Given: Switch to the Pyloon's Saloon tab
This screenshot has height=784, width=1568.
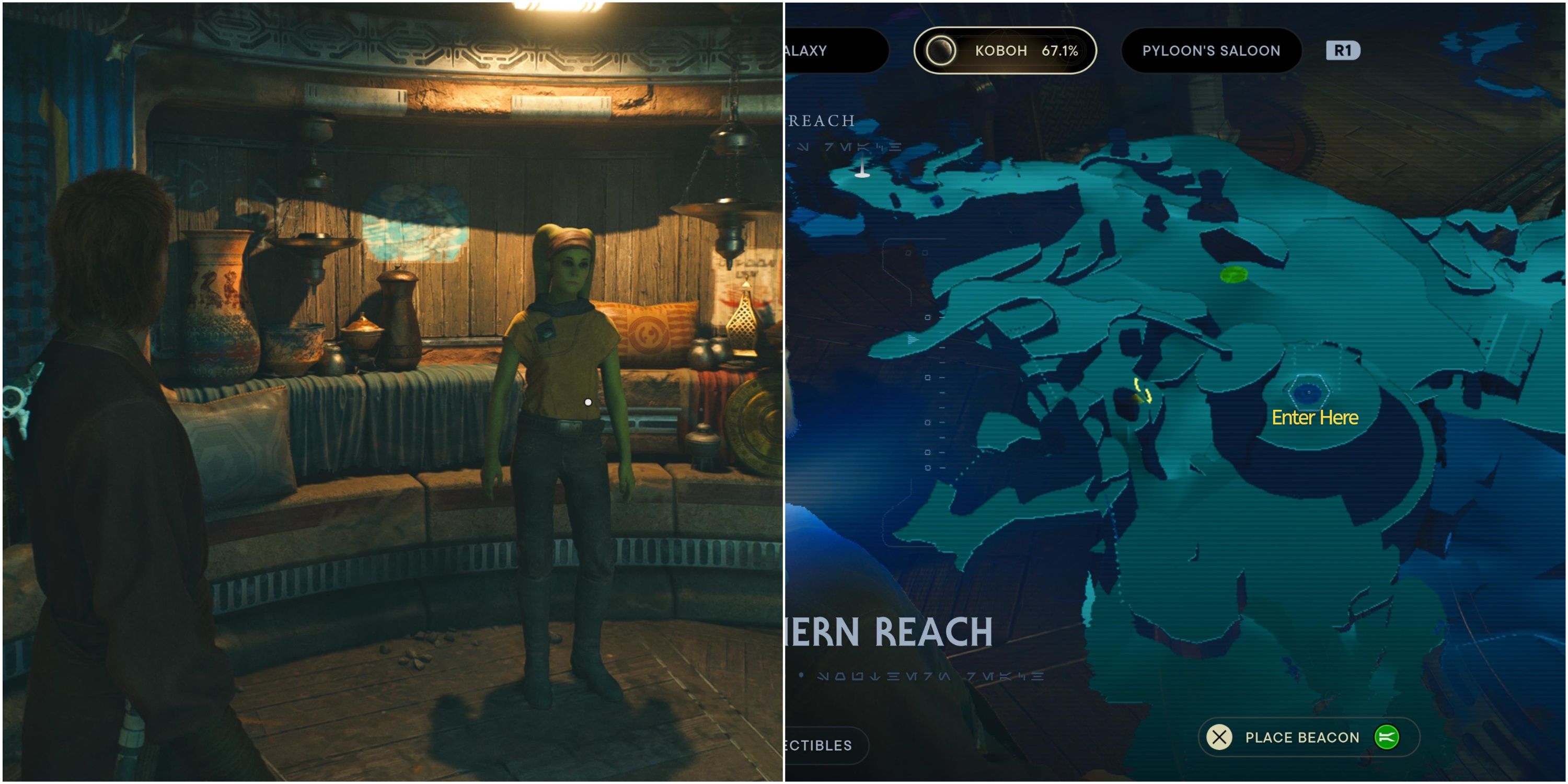Looking at the screenshot, I should (1210, 51).
